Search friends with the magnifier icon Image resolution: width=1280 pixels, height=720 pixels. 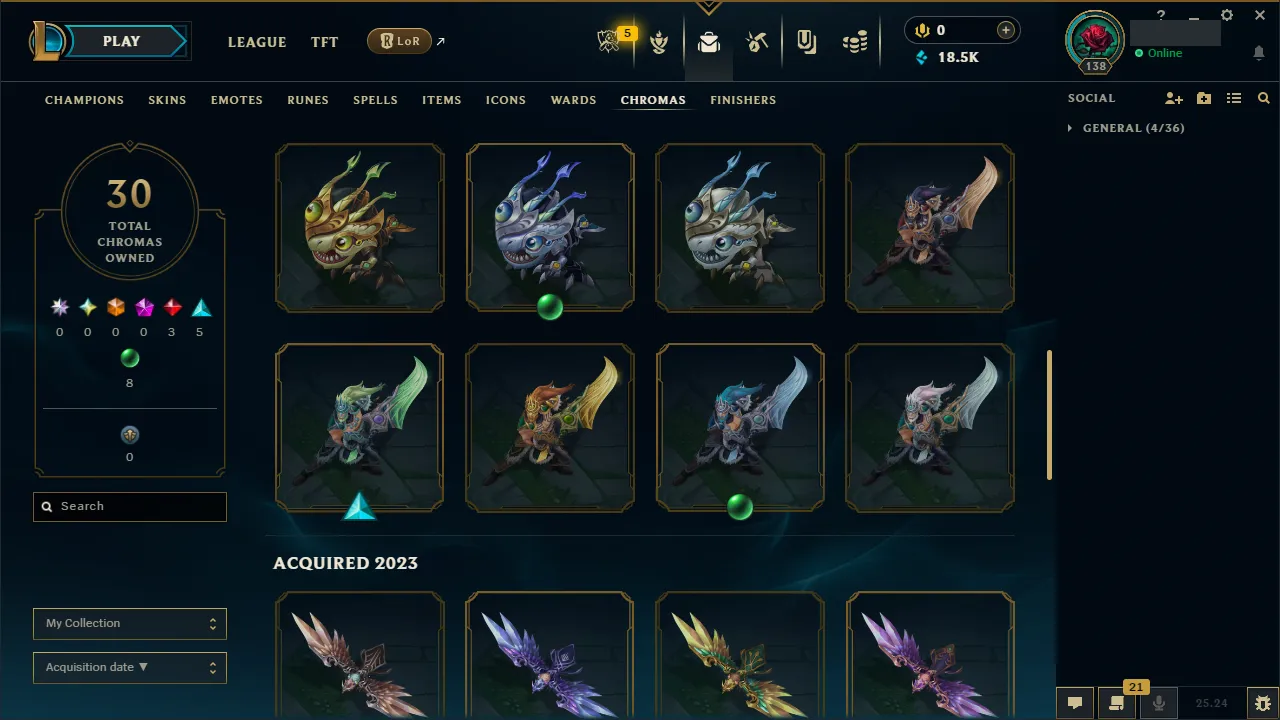(1263, 98)
